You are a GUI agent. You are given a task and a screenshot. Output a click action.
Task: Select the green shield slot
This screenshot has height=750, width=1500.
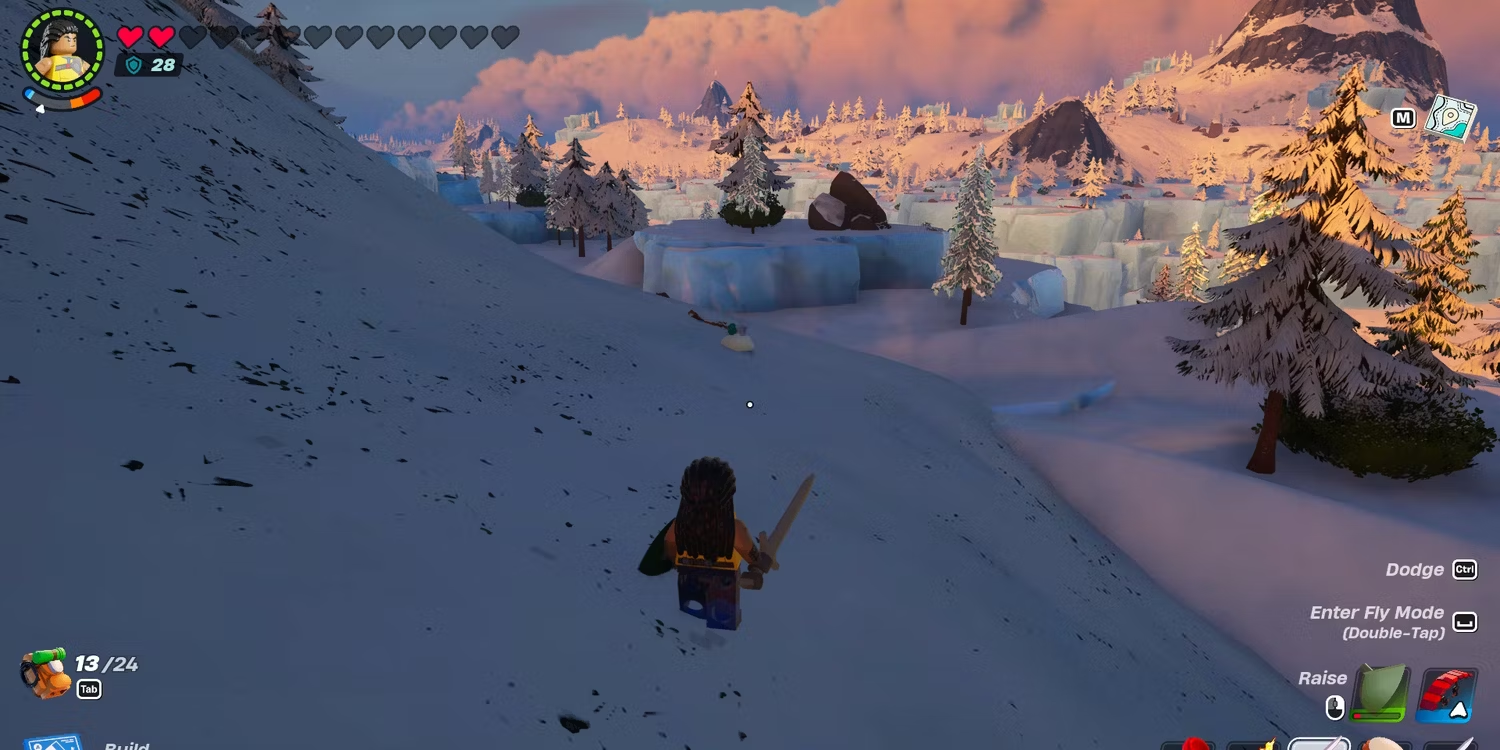(1380, 693)
